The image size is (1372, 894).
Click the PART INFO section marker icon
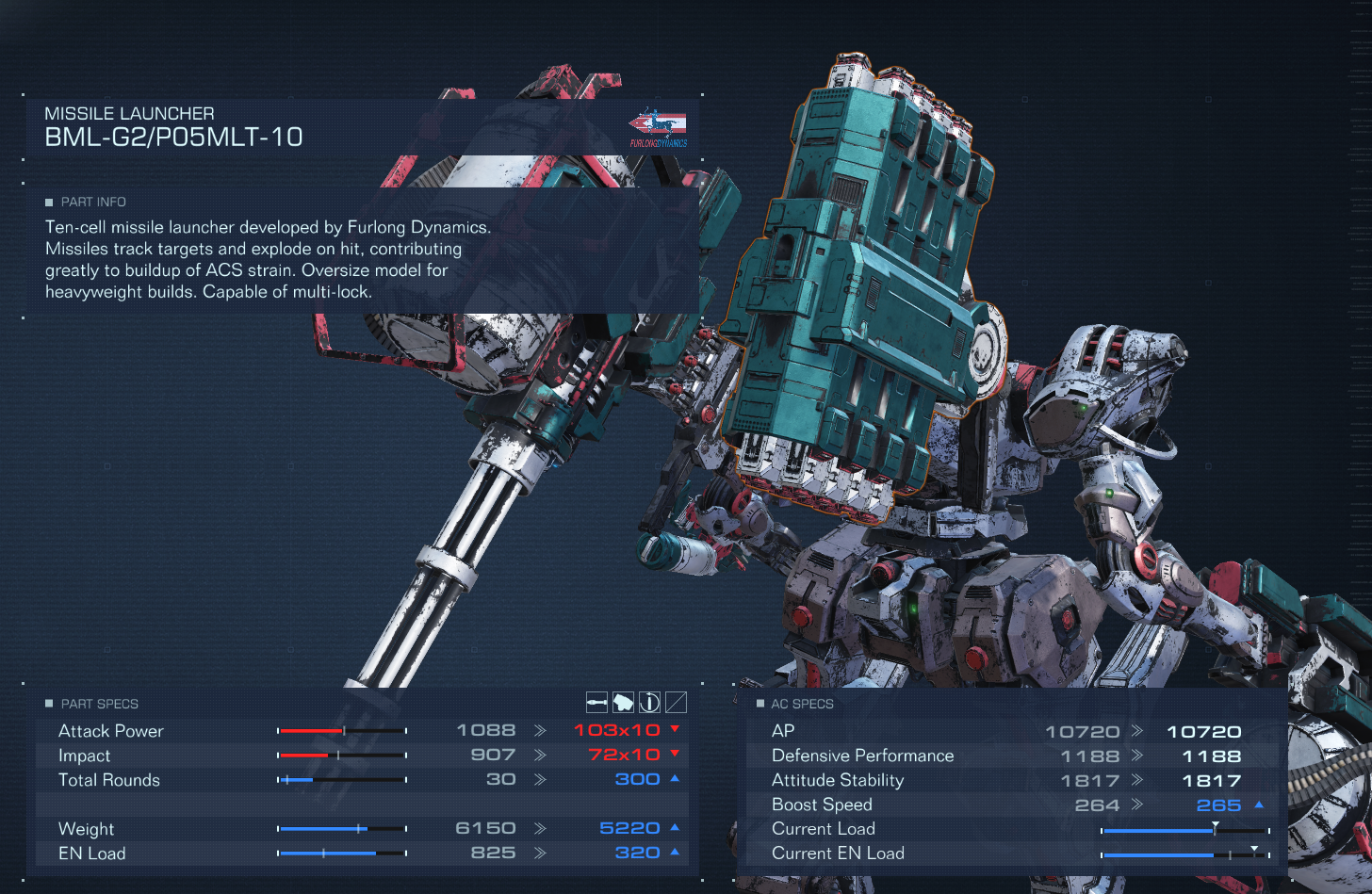click(48, 202)
